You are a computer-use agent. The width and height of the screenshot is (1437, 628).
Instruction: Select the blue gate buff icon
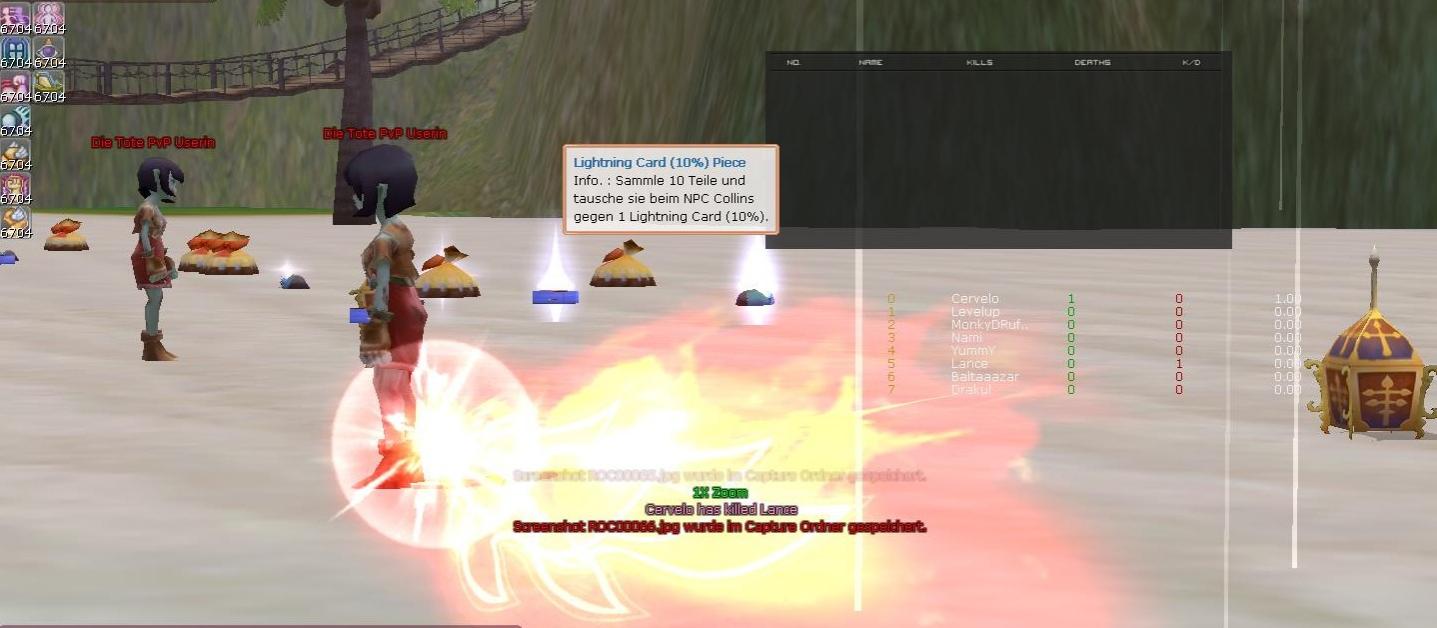[15, 49]
